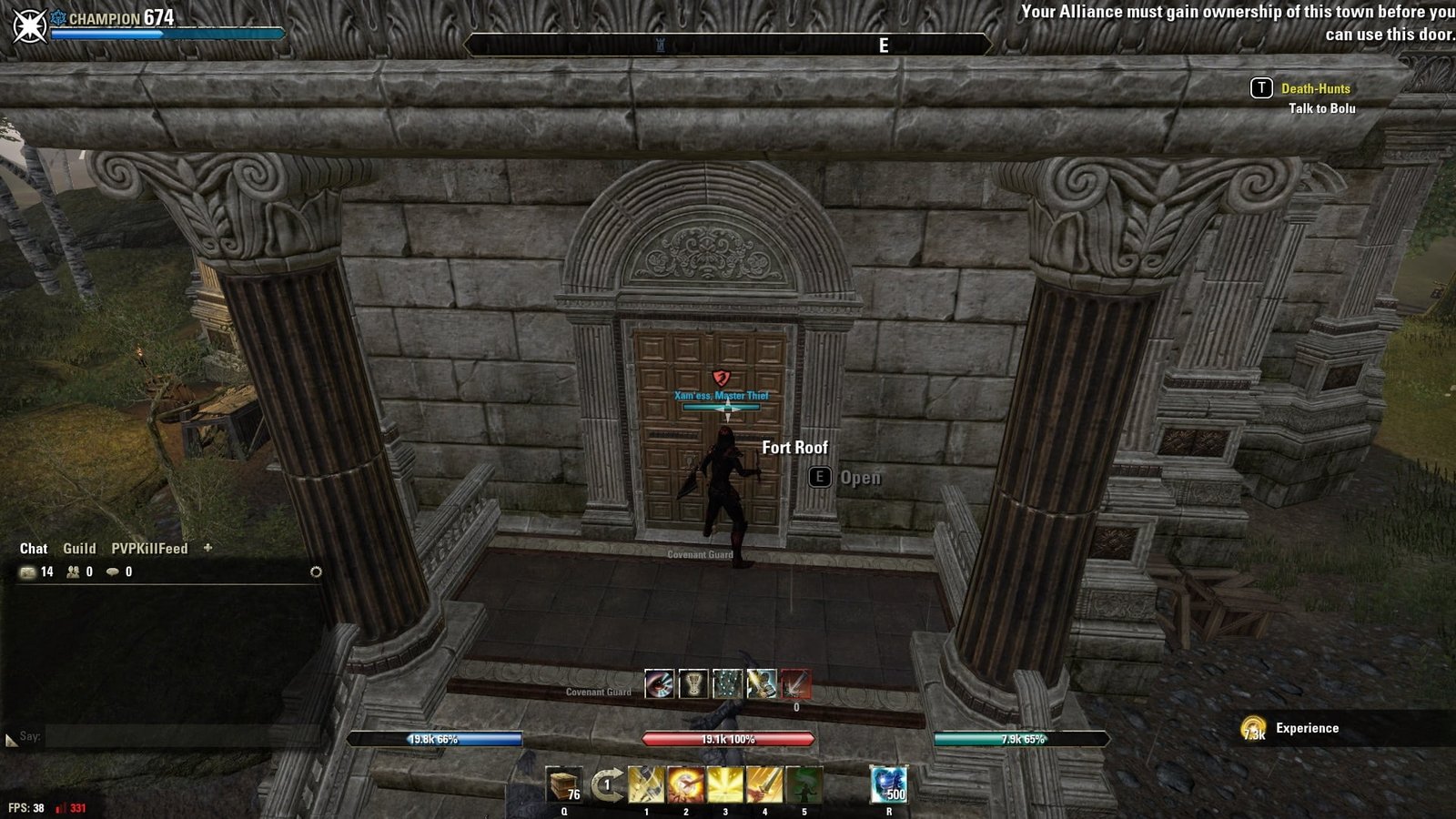Trigger the blue ultimate ability
Screen dimensions: 1456x819
coord(888,784)
